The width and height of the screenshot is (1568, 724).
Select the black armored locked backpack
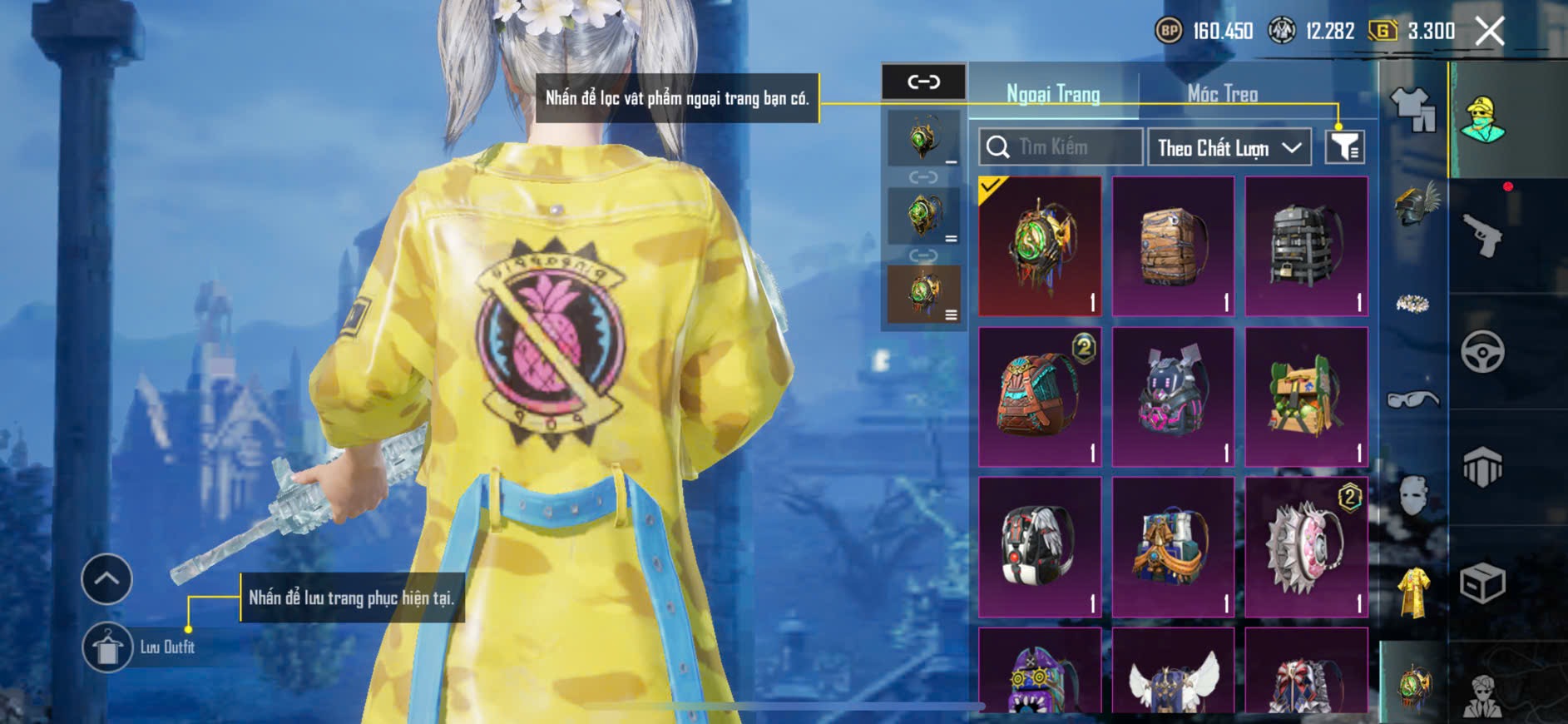1306,246
